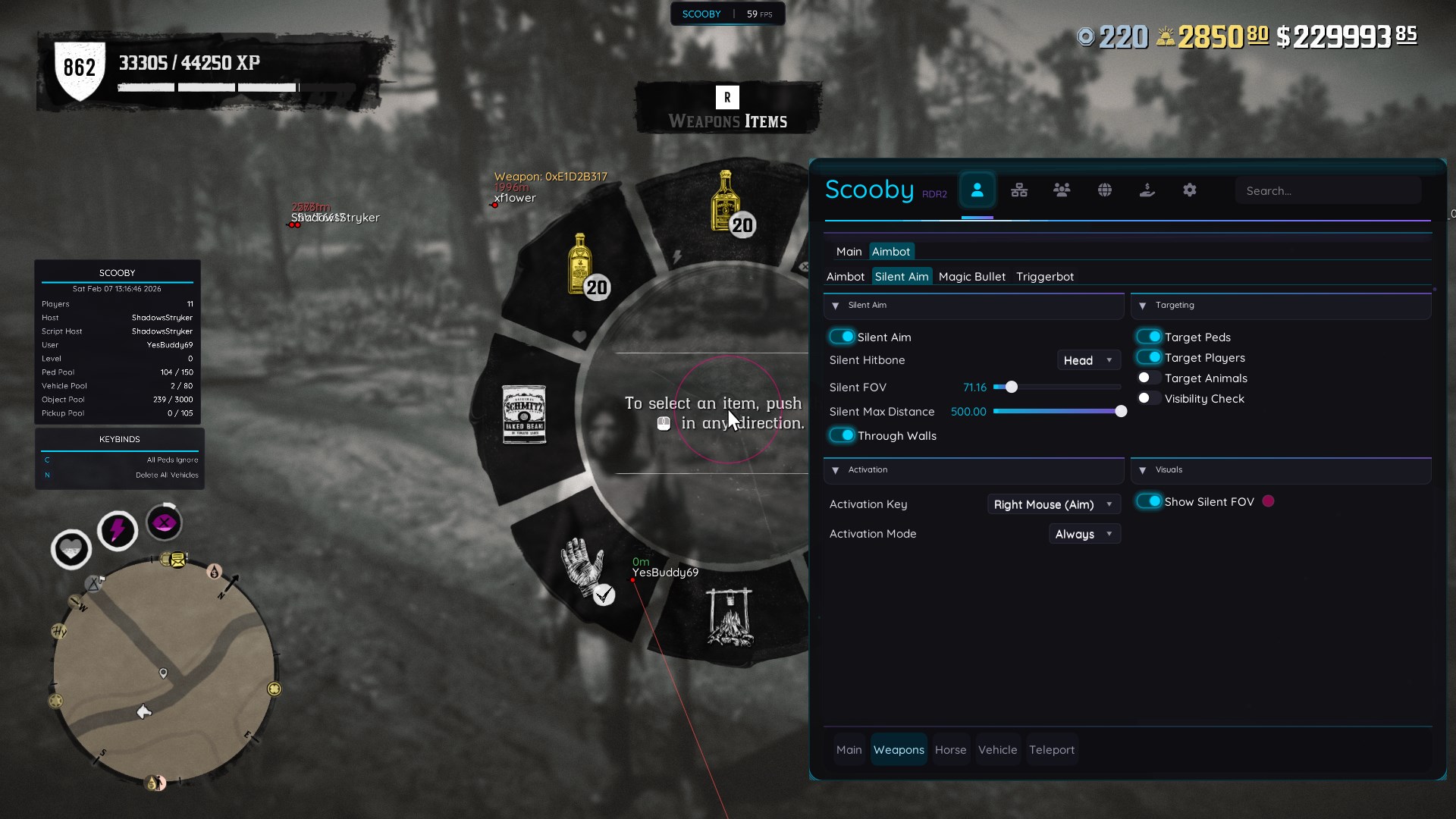Screen dimensions: 1456x819
Task: Switch to the Magic Bullet tab
Action: 971,277
